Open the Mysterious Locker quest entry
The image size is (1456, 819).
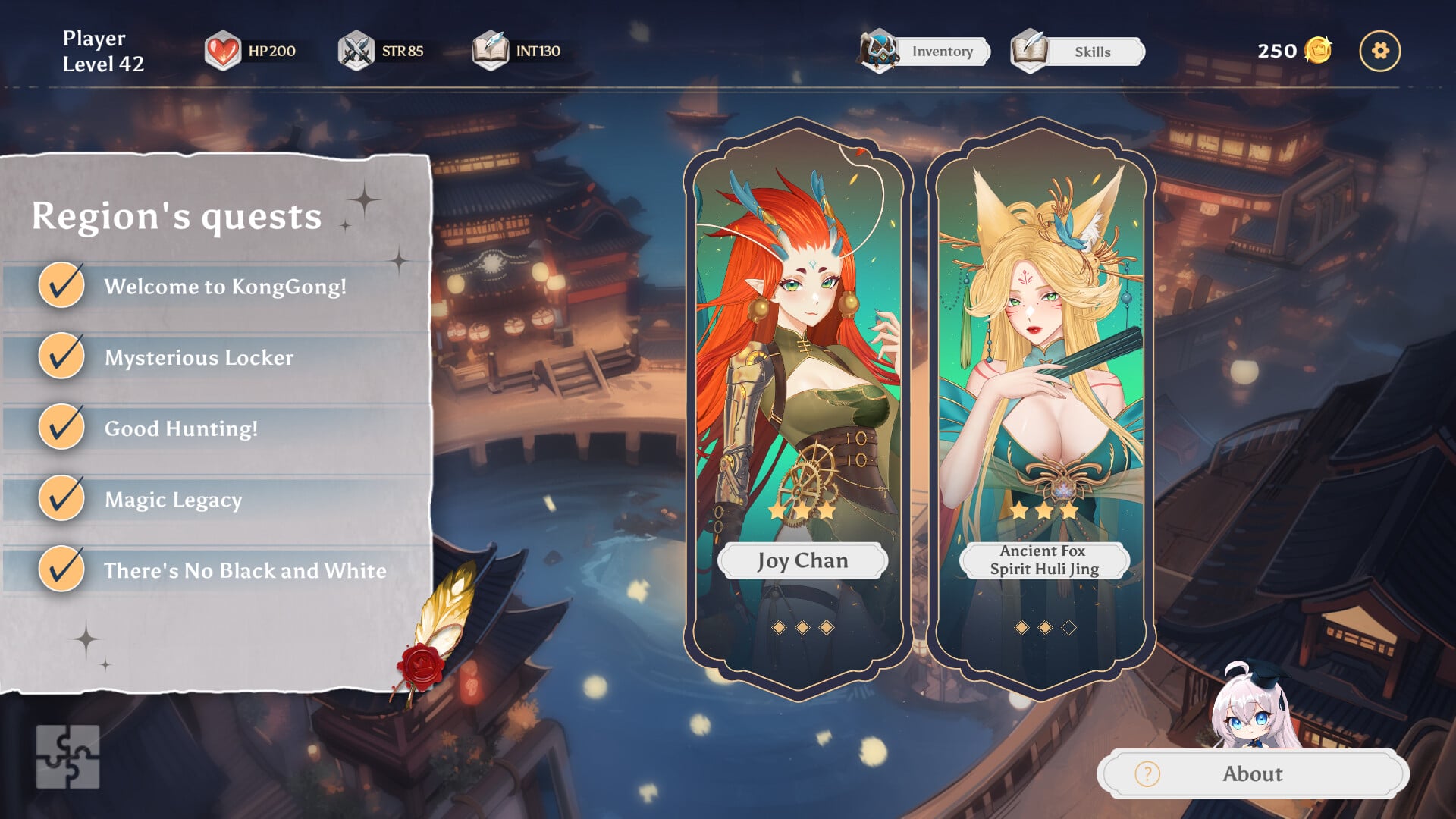click(x=199, y=357)
